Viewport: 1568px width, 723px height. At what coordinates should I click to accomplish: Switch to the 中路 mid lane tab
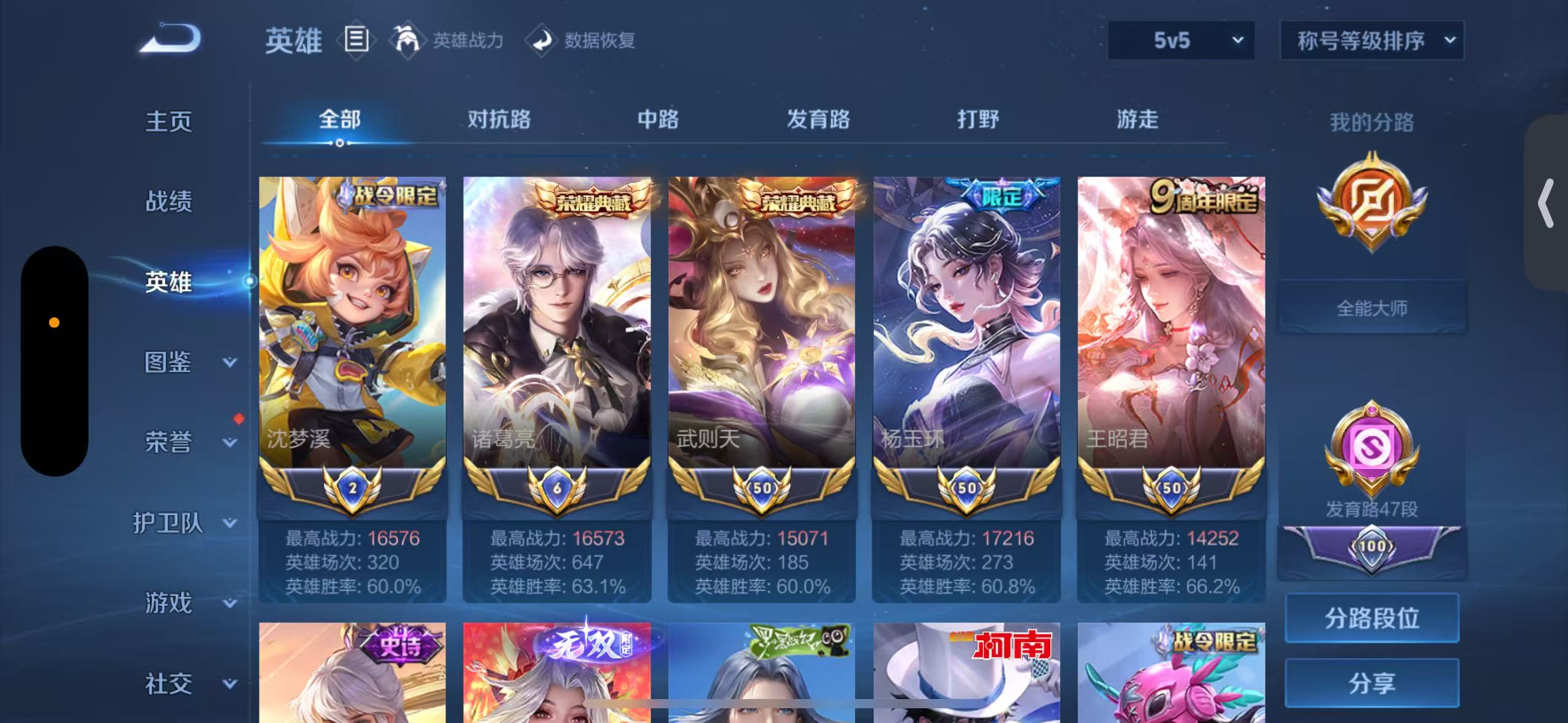pyautogui.click(x=658, y=120)
